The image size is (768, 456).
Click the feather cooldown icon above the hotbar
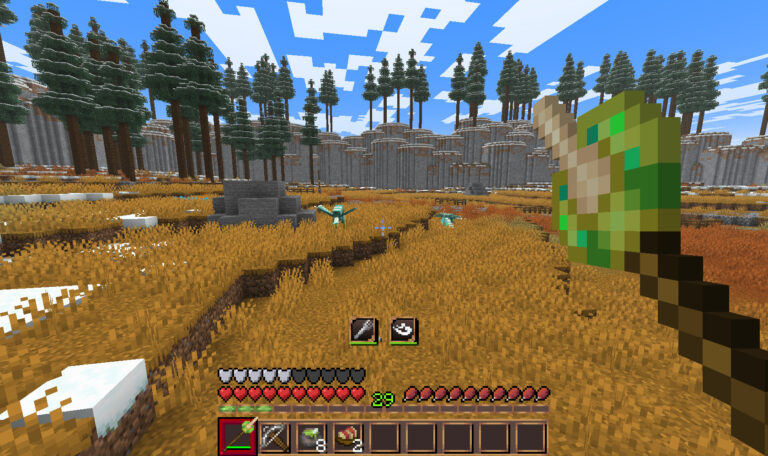click(x=364, y=331)
